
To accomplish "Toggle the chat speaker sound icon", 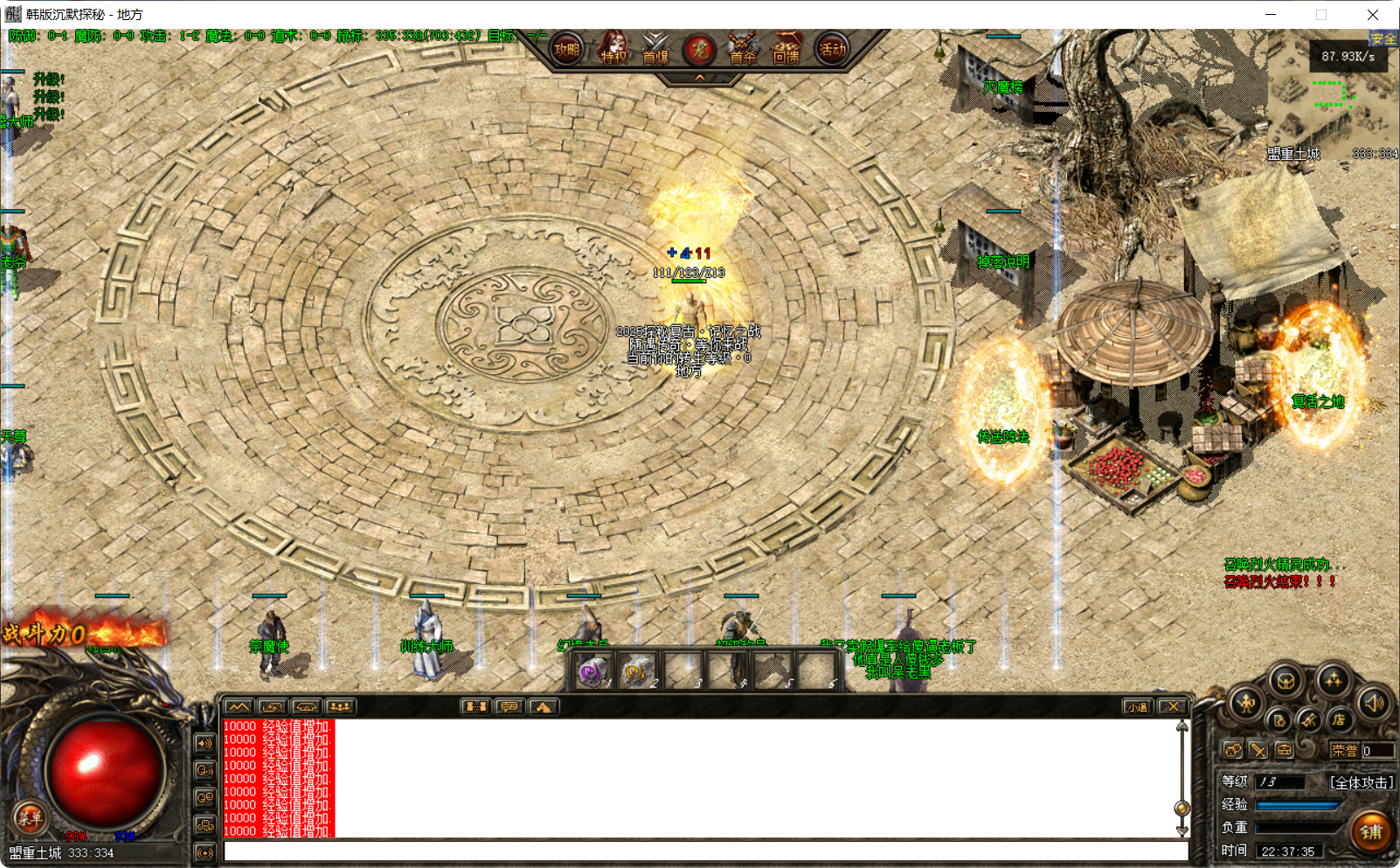I will (x=204, y=744).
